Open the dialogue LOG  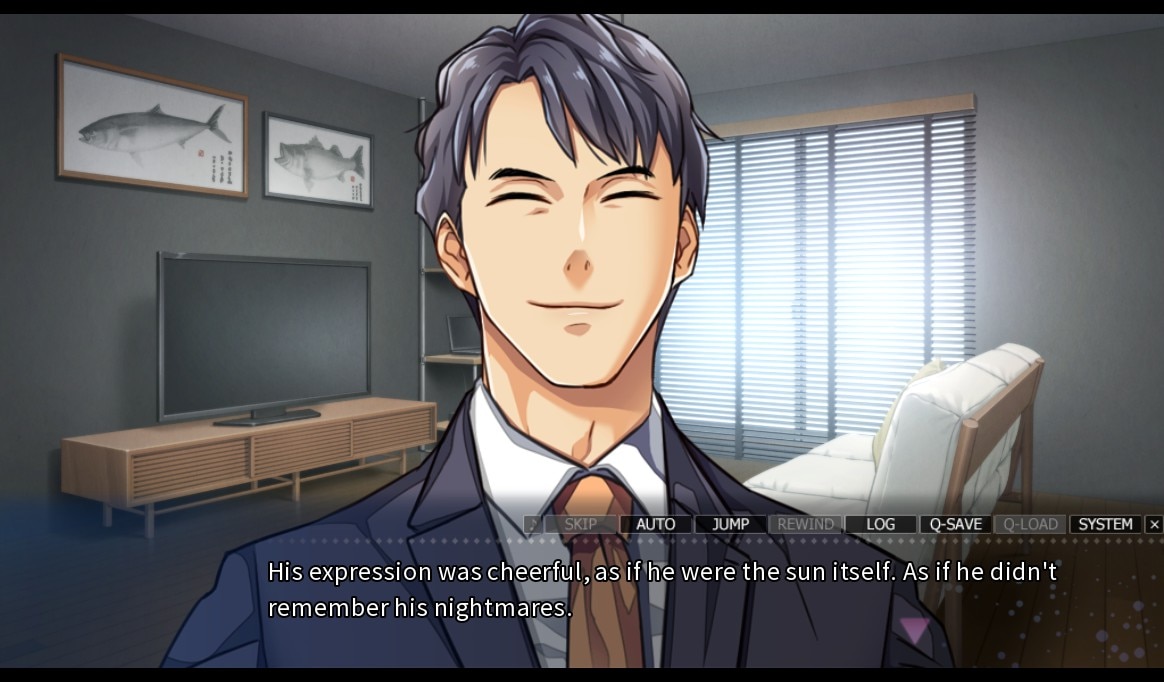pos(880,524)
